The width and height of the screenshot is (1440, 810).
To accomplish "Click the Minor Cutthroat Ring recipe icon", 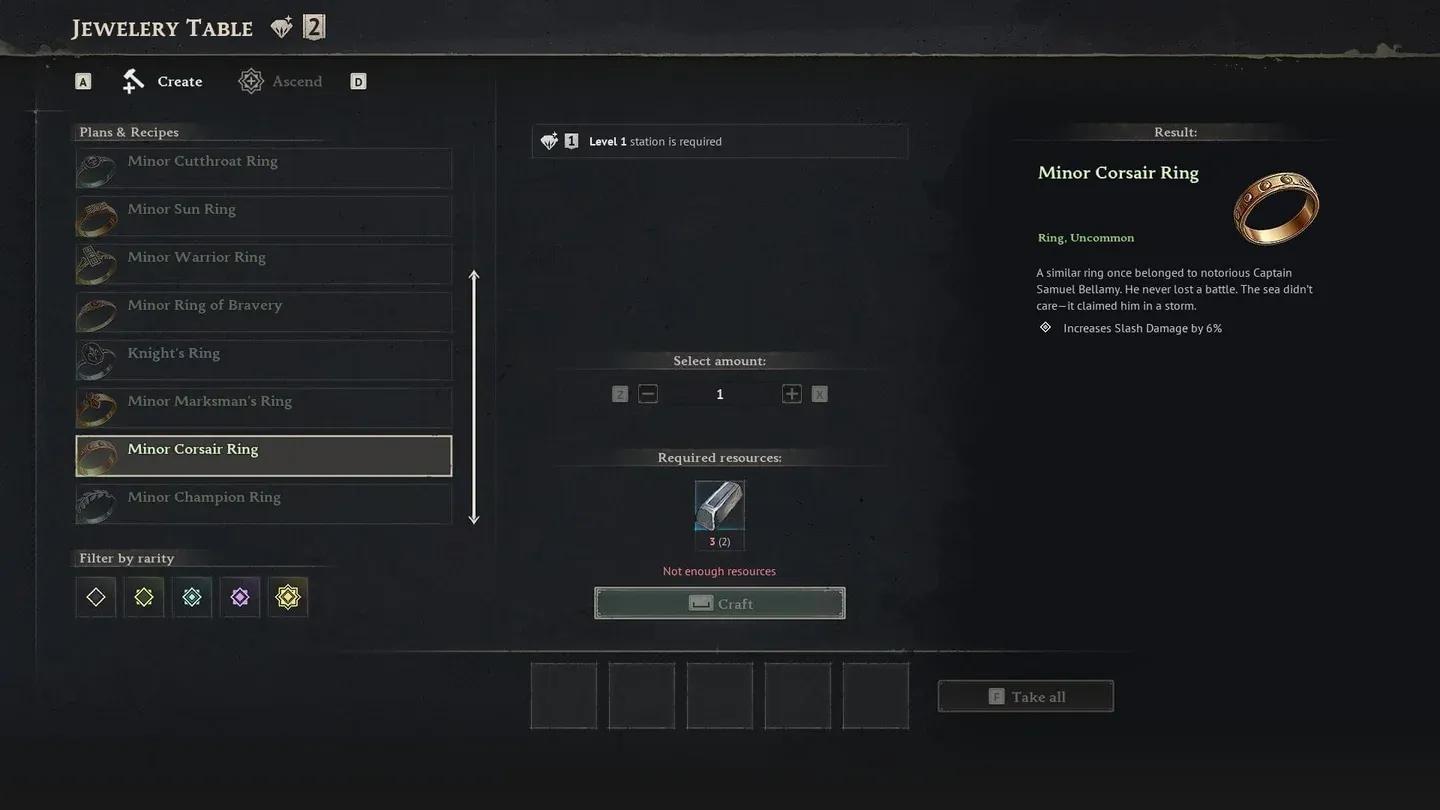I will tap(95, 168).
